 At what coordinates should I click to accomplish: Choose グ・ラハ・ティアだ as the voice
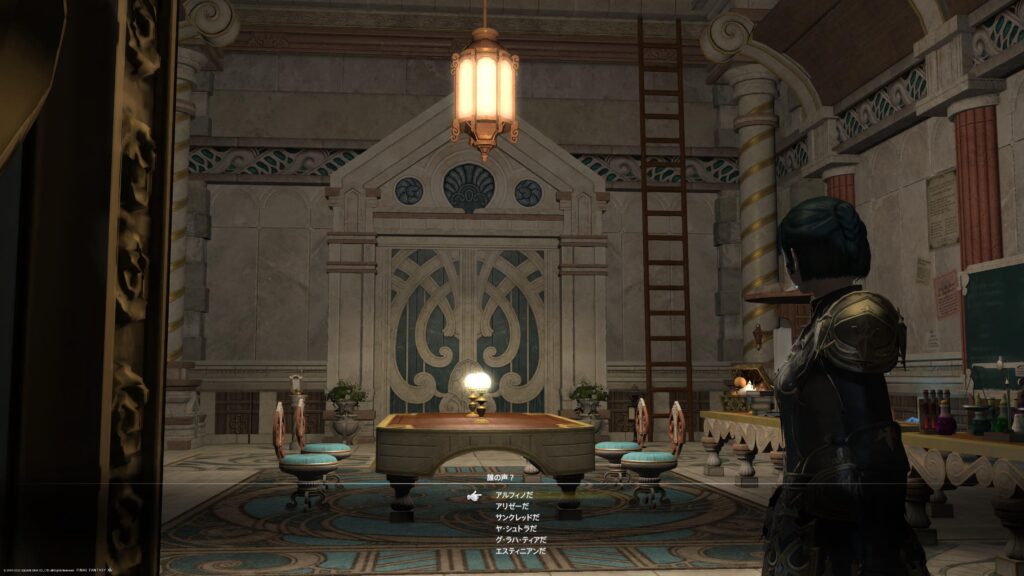tap(521, 539)
